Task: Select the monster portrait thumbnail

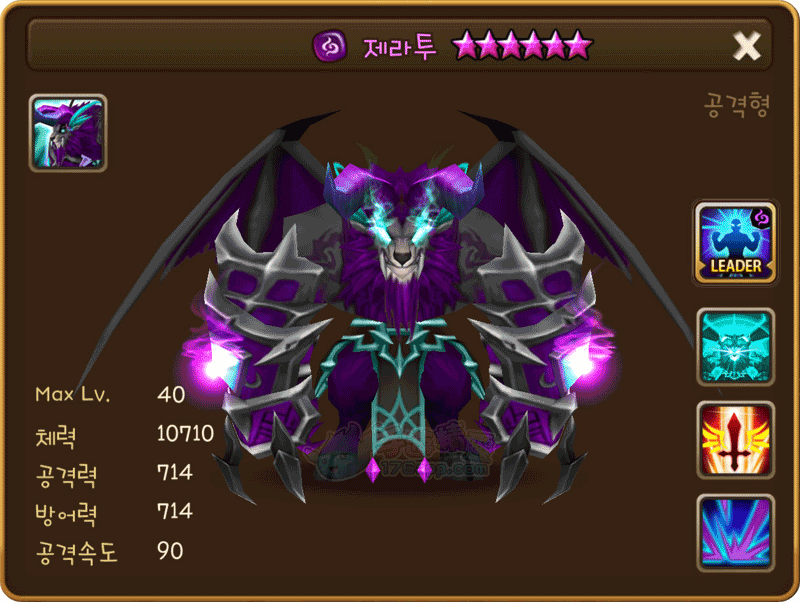Action: [68, 133]
